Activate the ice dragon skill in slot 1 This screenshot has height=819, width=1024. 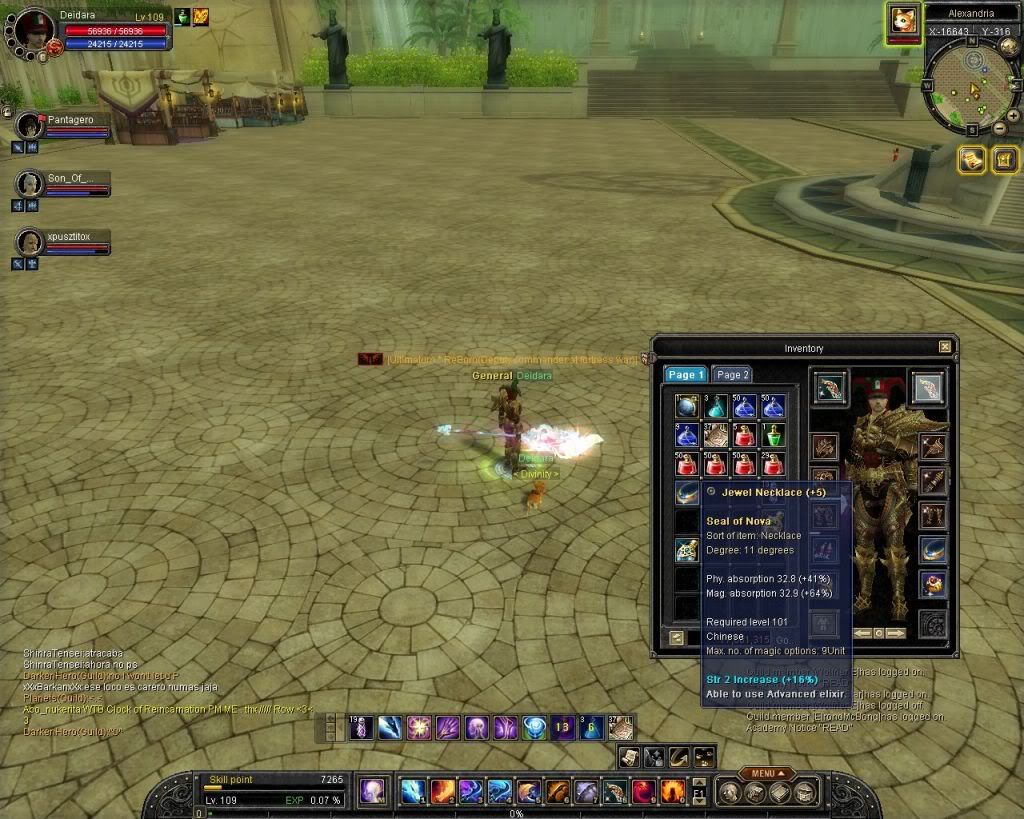413,792
